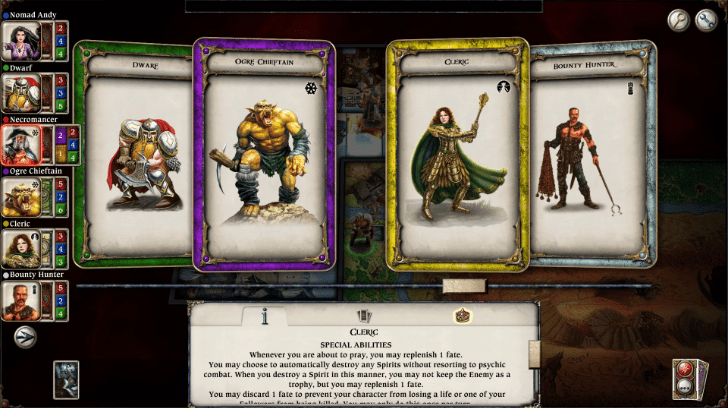Click the Dwarf portrait in player list

19,92
